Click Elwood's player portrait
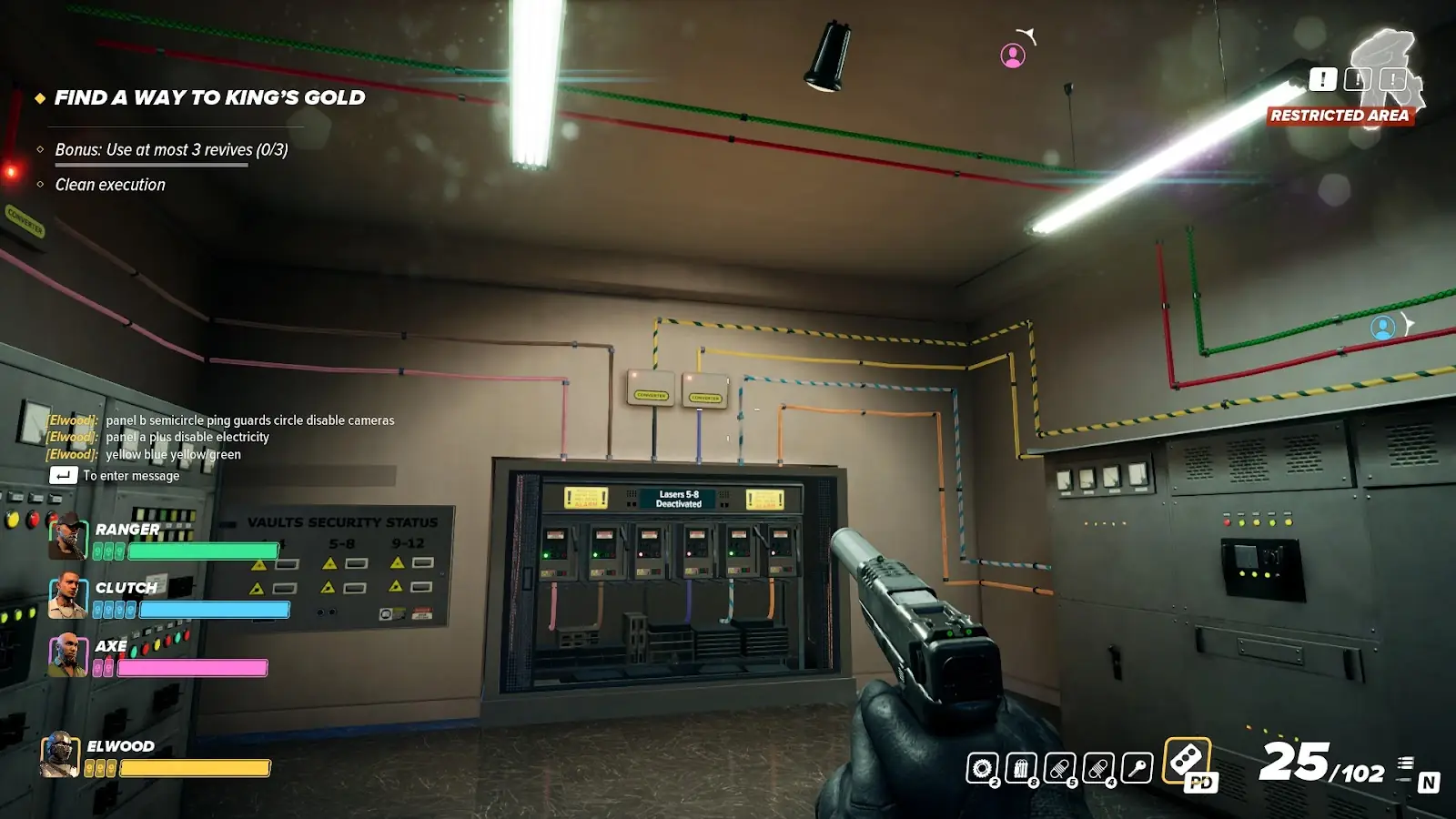This screenshot has height=819, width=1456. coord(60,754)
